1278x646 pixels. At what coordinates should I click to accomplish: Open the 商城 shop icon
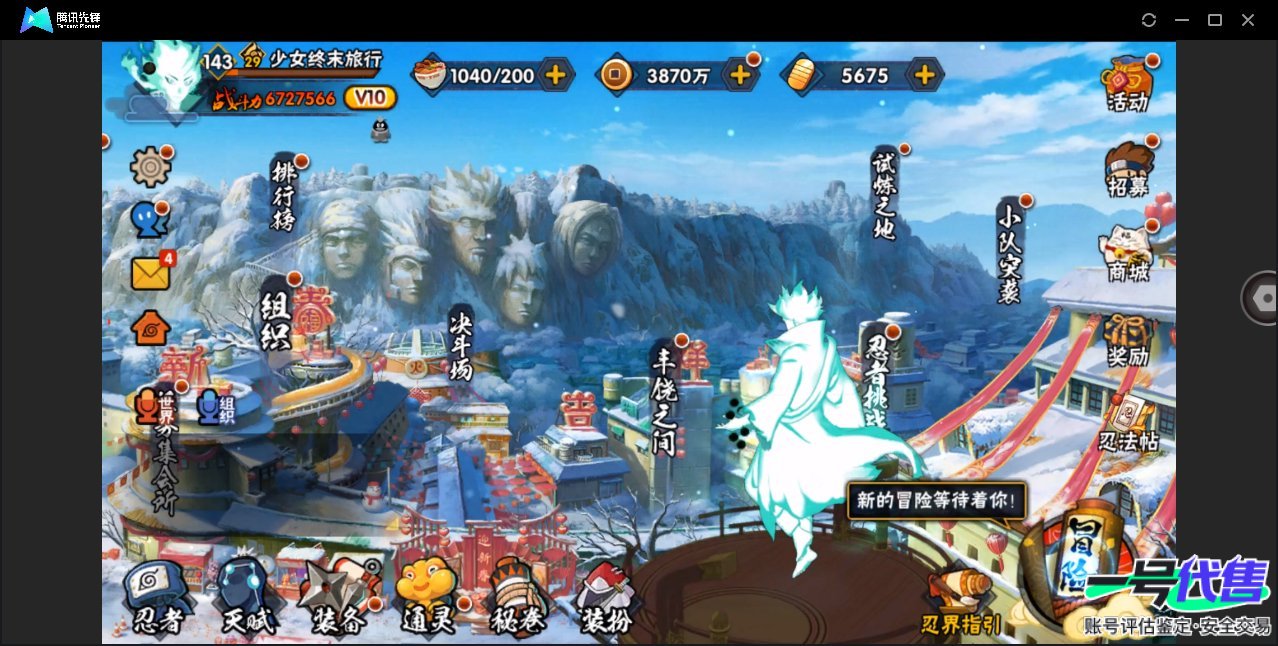1127,254
